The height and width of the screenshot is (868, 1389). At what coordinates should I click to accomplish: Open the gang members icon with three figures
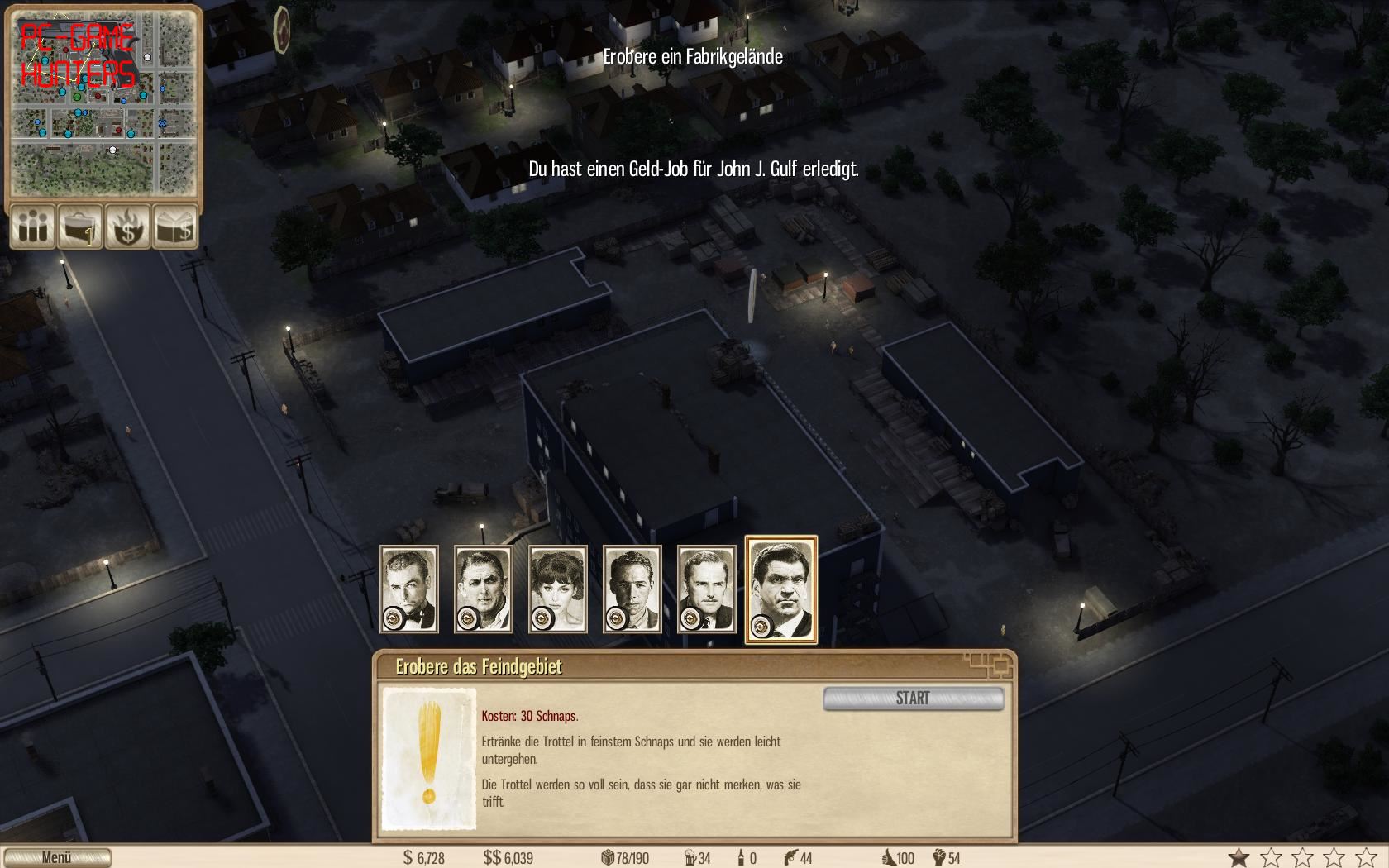[x=33, y=227]
